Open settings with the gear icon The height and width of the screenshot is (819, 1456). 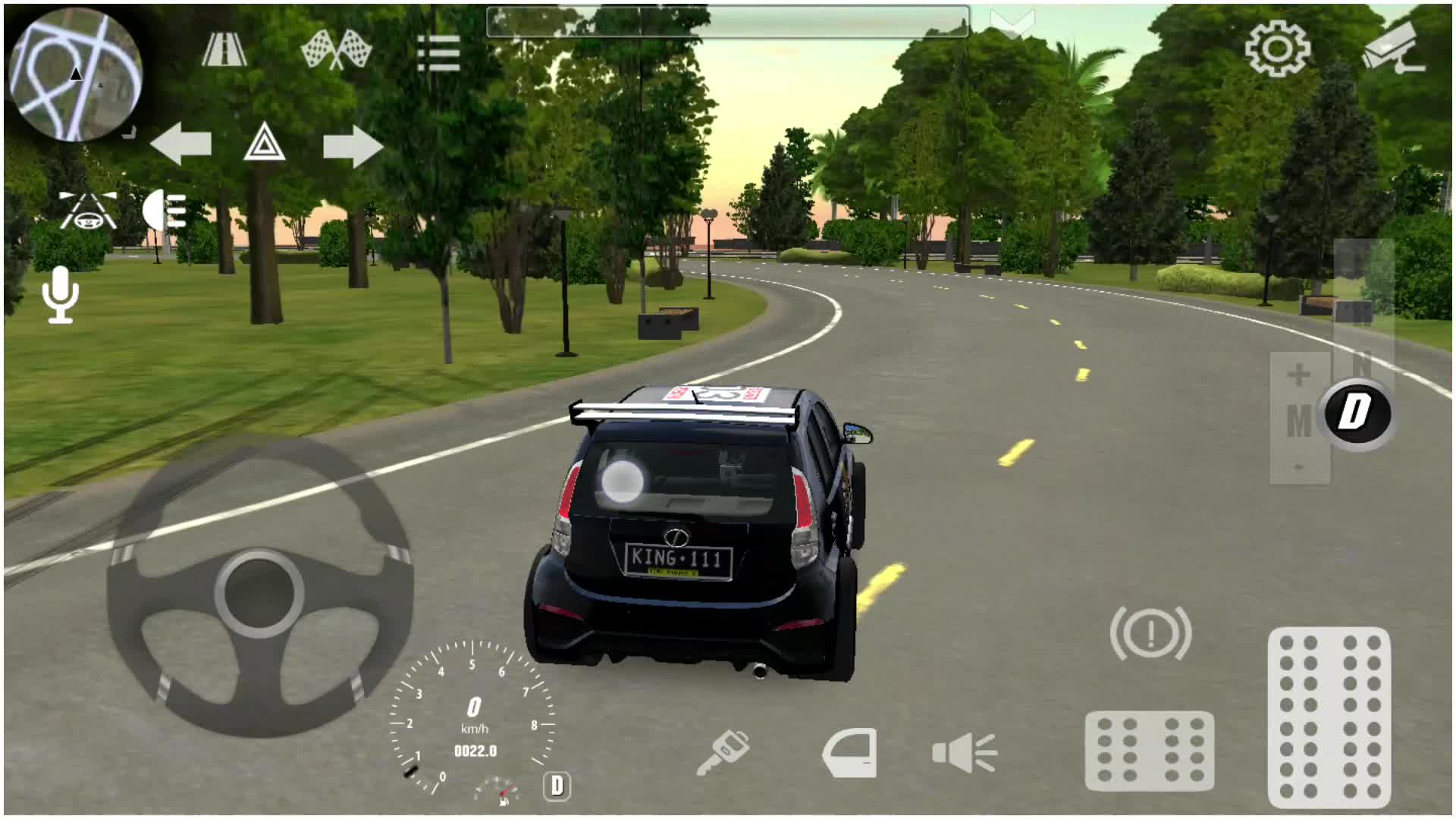[1278, 49]
